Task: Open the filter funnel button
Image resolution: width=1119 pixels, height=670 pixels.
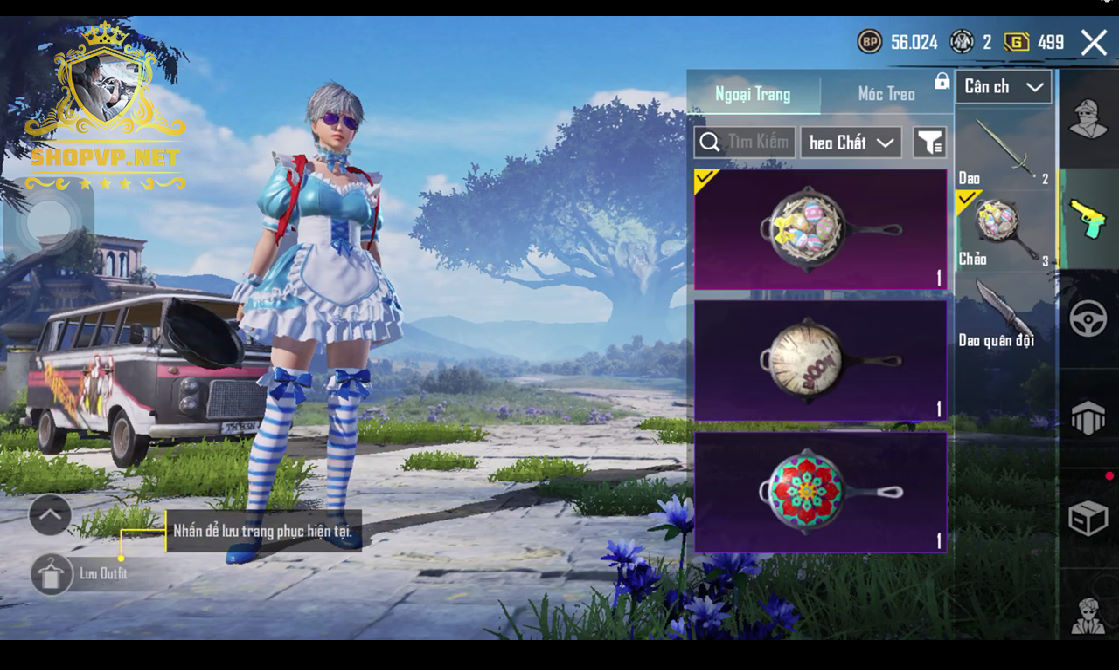Action: click(x=930, y=143)
